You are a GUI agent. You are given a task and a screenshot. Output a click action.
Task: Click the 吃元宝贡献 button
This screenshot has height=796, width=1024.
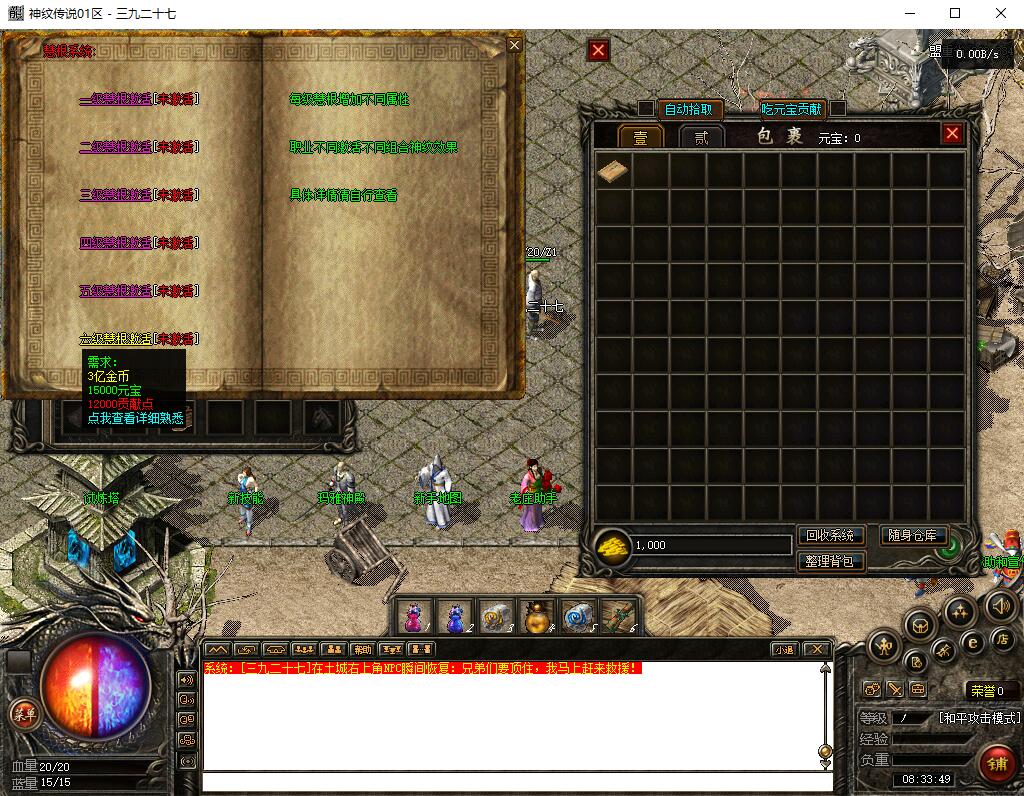coord(791,109)
